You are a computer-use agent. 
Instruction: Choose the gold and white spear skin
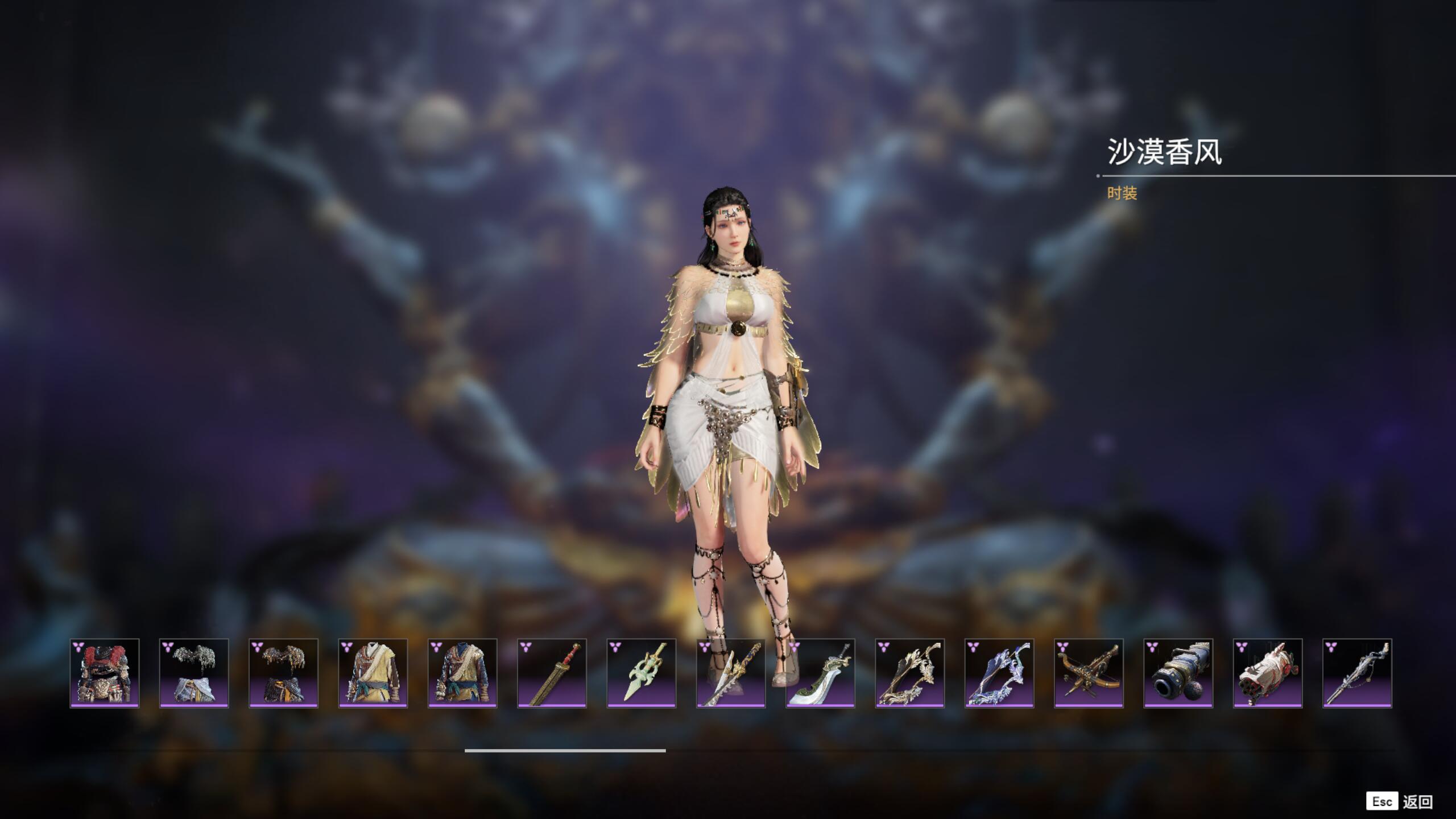[x=731, y=673]
